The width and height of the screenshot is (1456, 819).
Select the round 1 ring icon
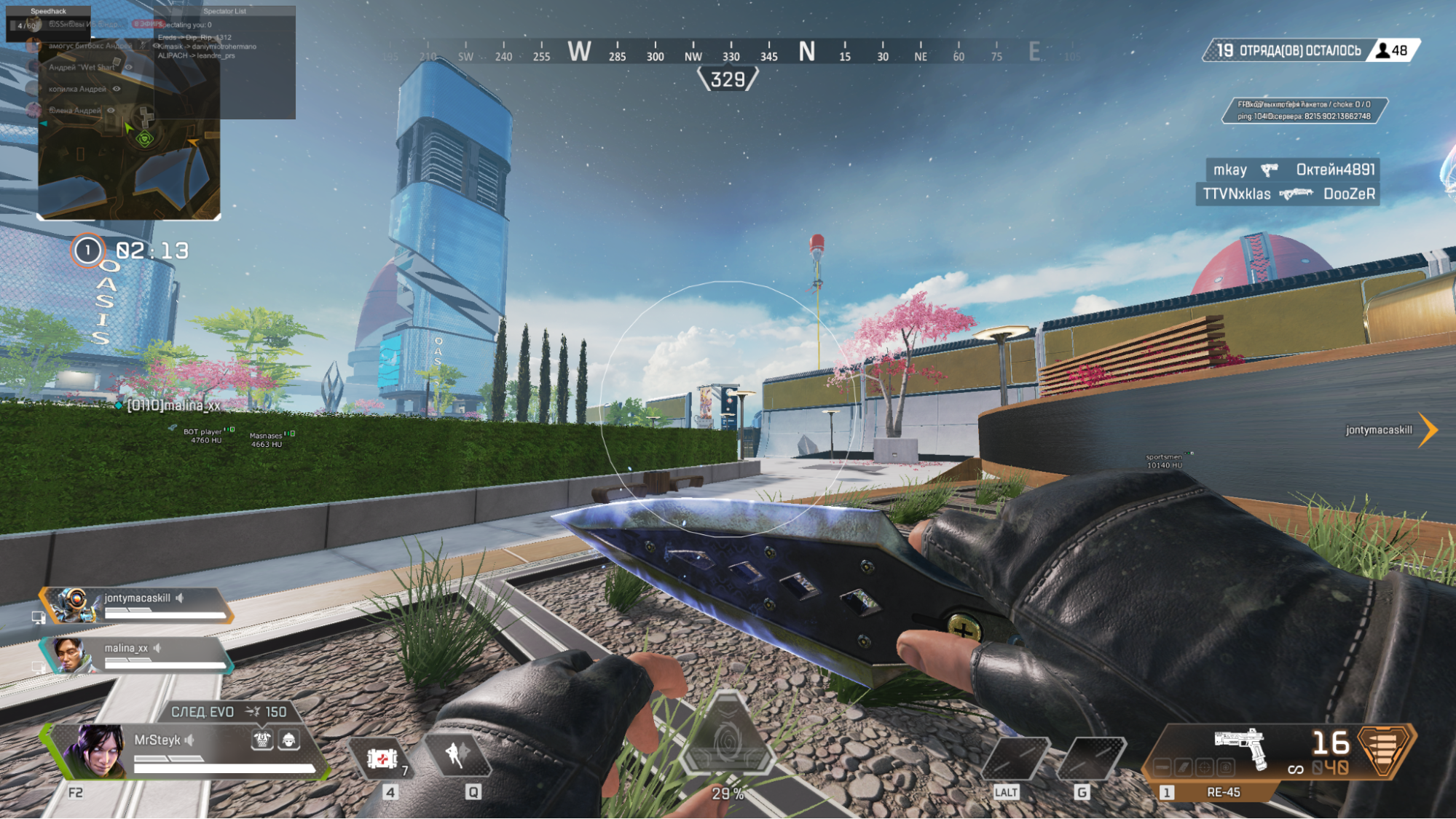tap(87, 251)
